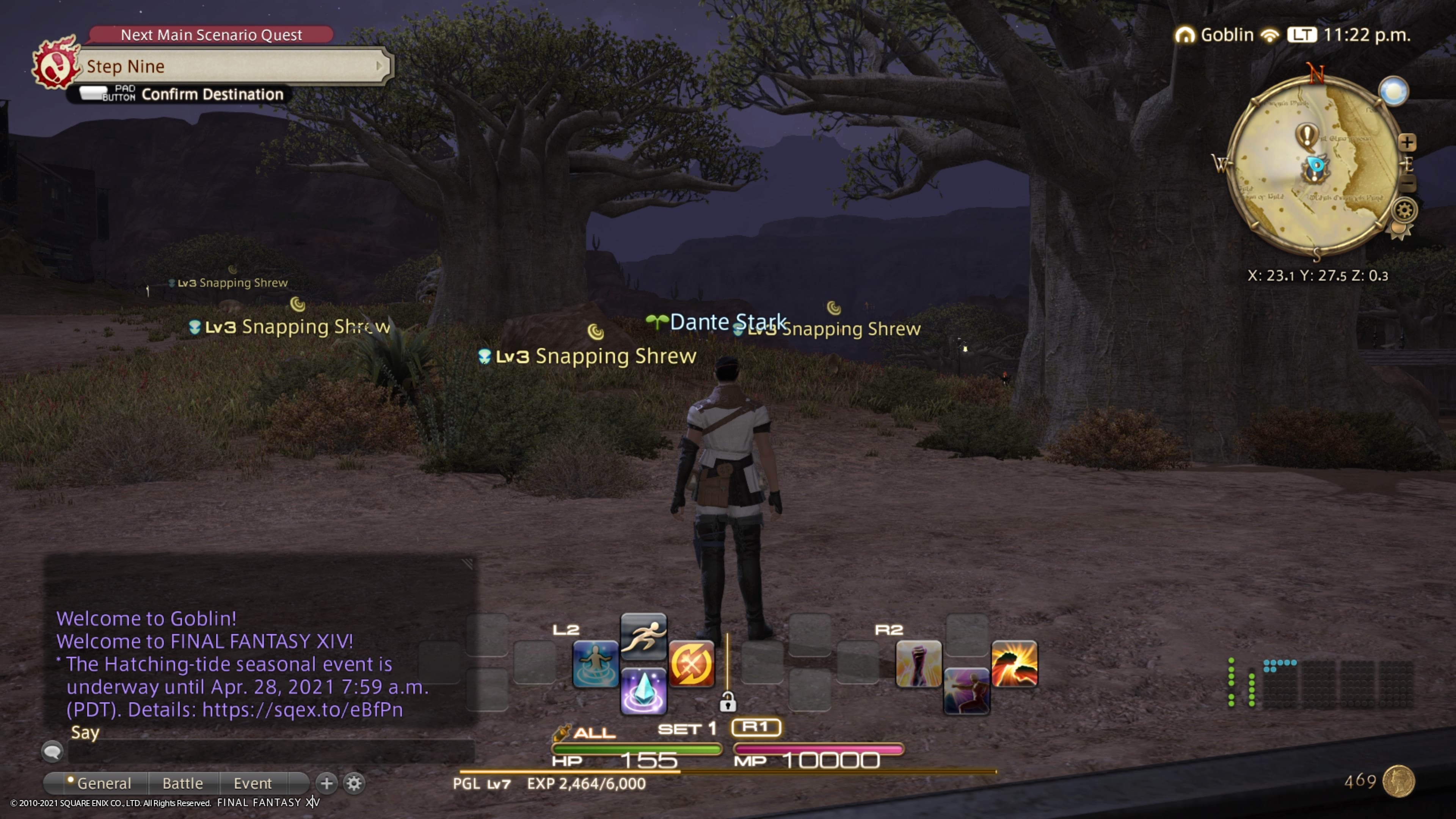Open the Step Nine main scenario quest
Image resolution: width=1456 pixels, height=819 pixels.
click(232, 66)
